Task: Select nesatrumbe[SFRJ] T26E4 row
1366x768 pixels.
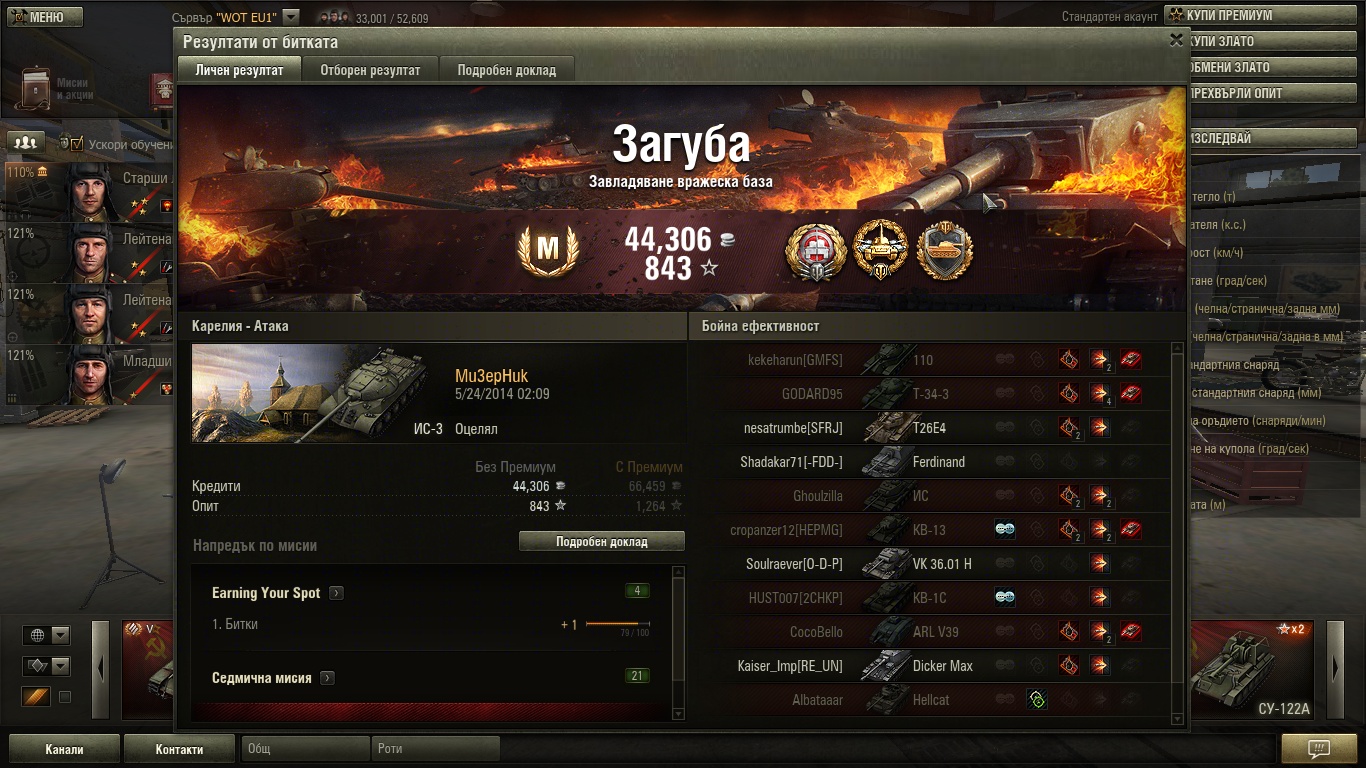Action: click(940, 428)
